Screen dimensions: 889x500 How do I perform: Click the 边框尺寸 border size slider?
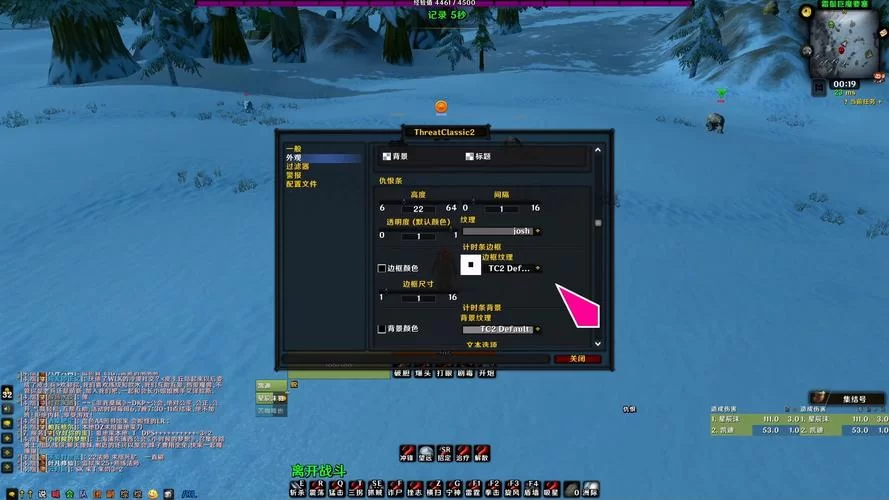[x=418, y=298]
